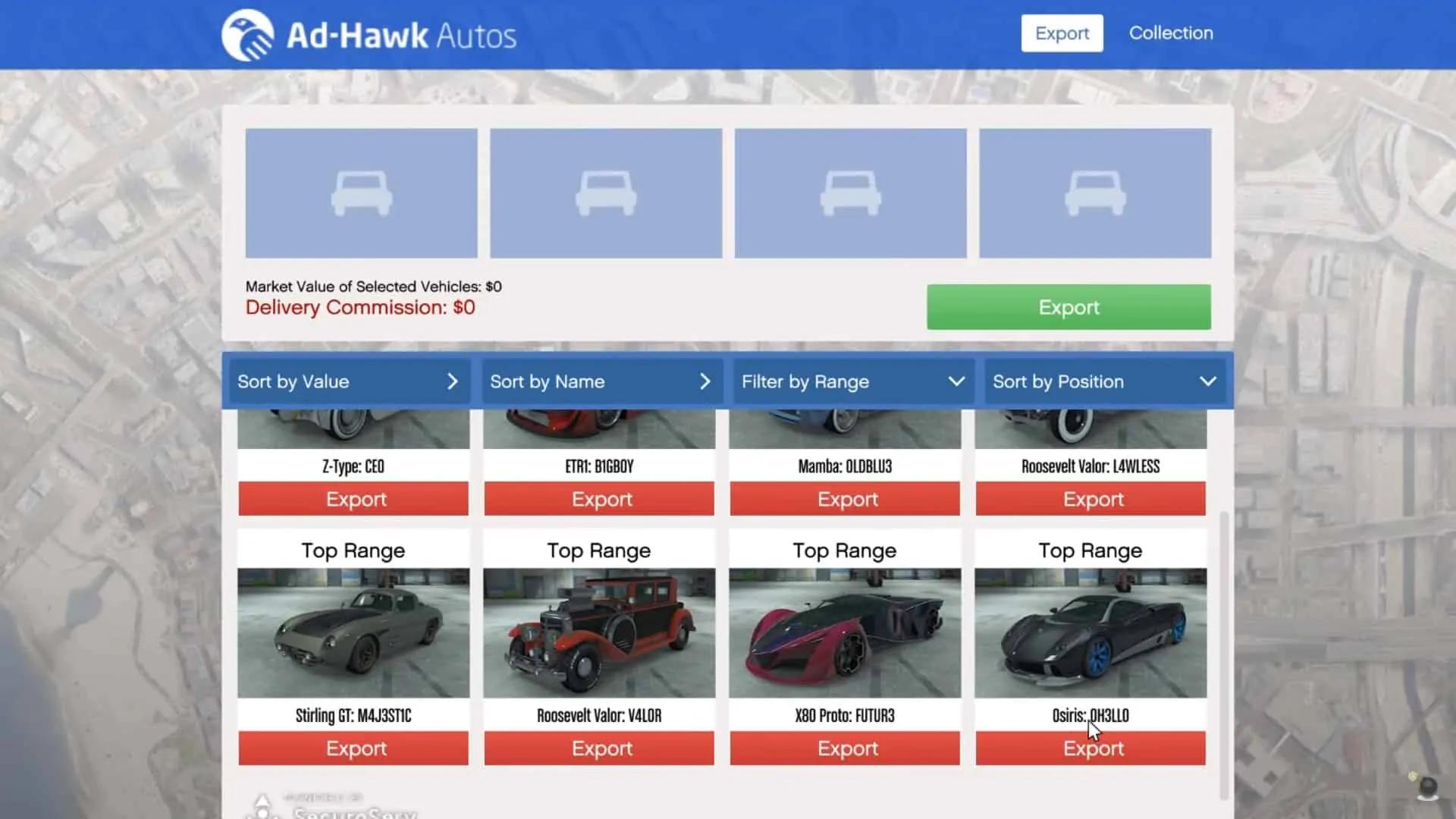Select the Export tab in the header
Viewport: 1456px width, 819px height.
tap(1062, 33)
